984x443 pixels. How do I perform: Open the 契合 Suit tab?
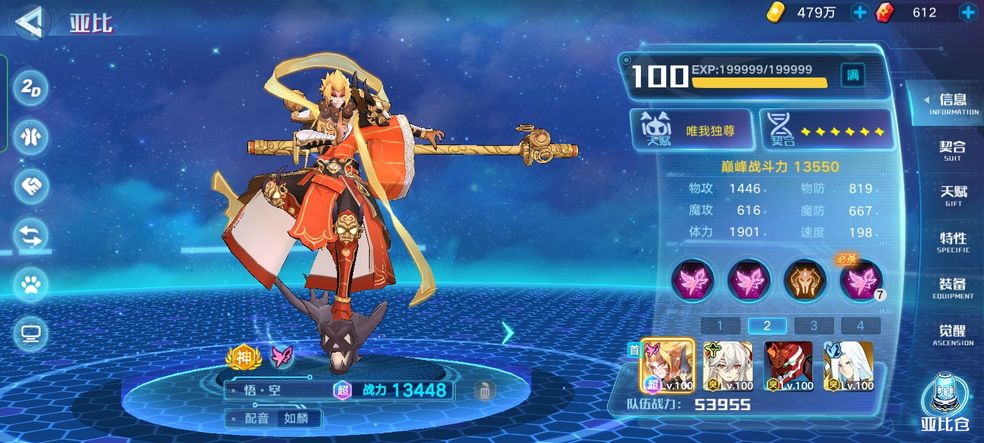point(952,150)
